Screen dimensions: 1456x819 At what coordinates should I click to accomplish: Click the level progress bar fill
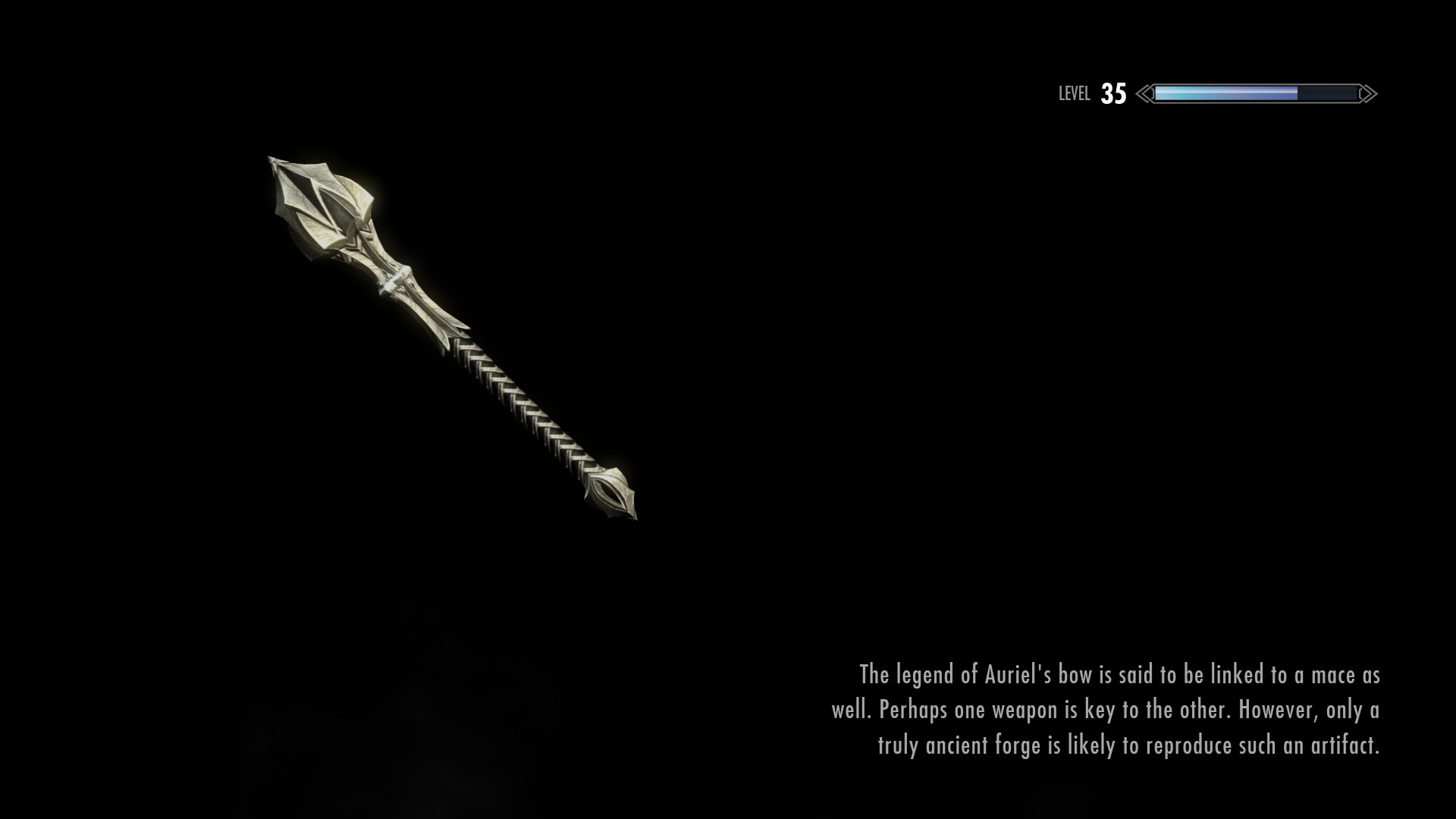coord(1213,93)
